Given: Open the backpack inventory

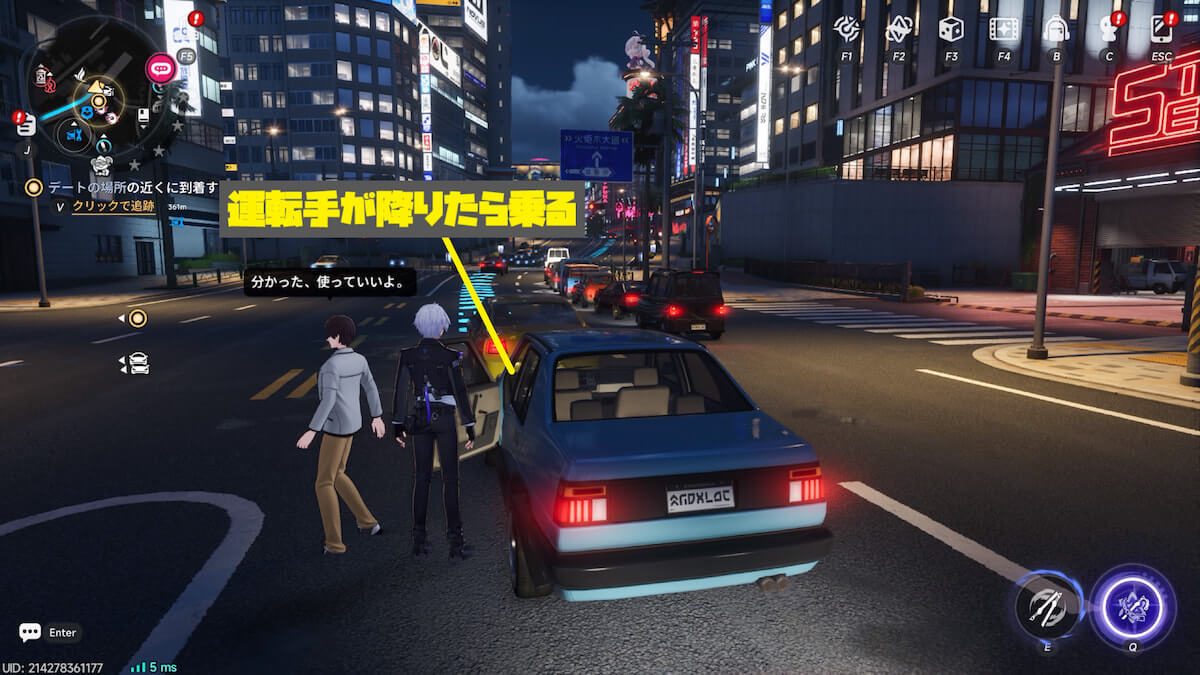Looking at the screenshot, I should (1056, 29).
